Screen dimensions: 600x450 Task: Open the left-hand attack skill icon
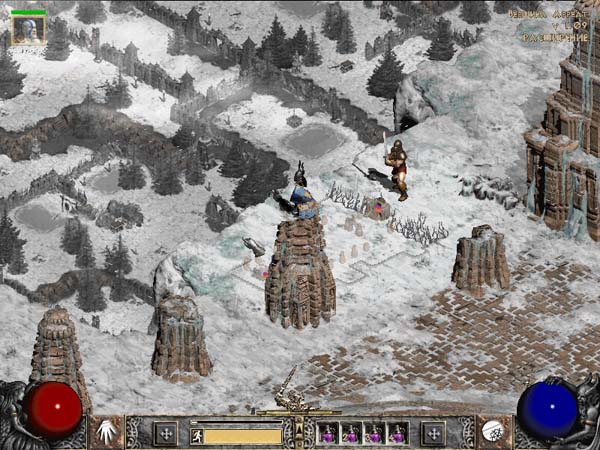pyautogui.click(x=106, y=432)
